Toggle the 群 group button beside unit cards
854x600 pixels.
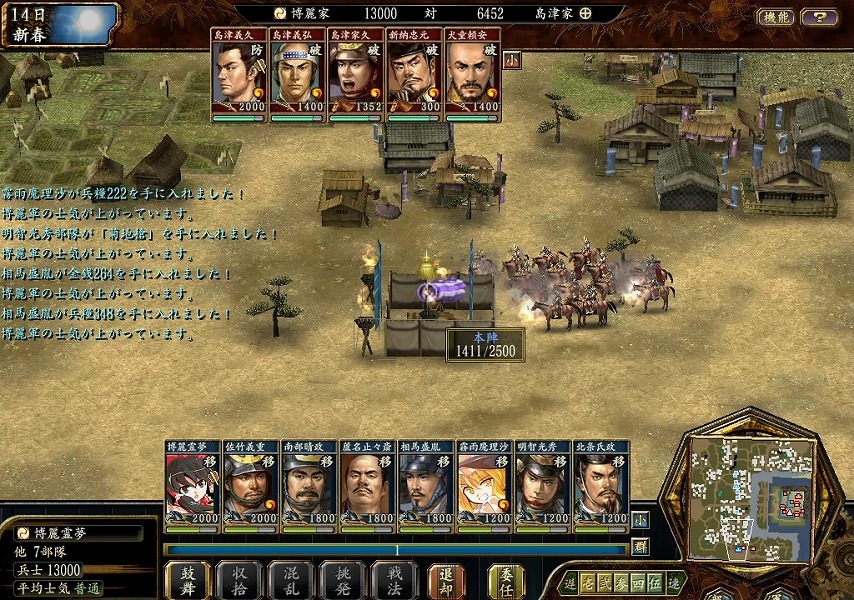click(x=640, y=546)
